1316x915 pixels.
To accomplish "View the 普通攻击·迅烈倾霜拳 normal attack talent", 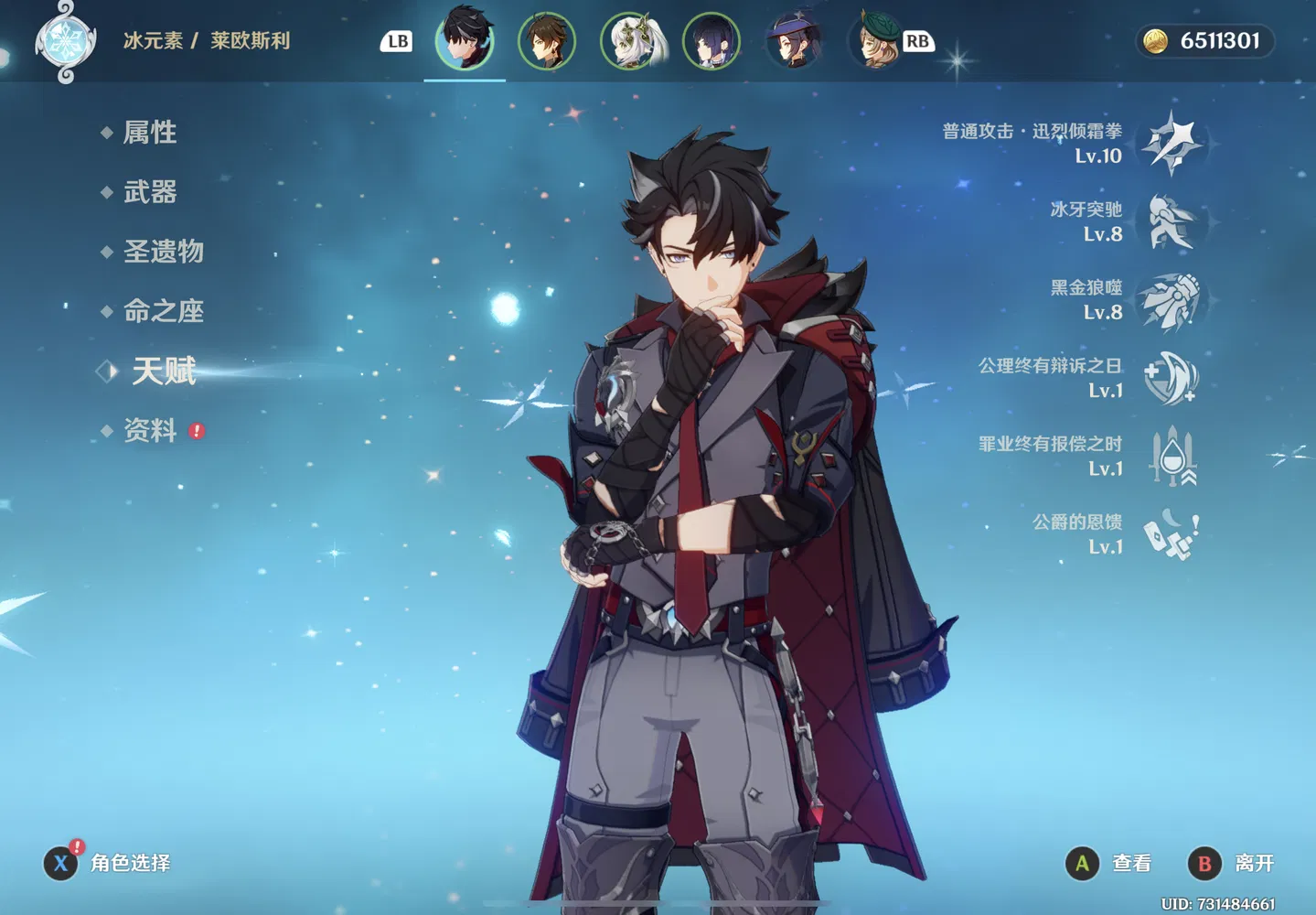I will [1172, 144].
